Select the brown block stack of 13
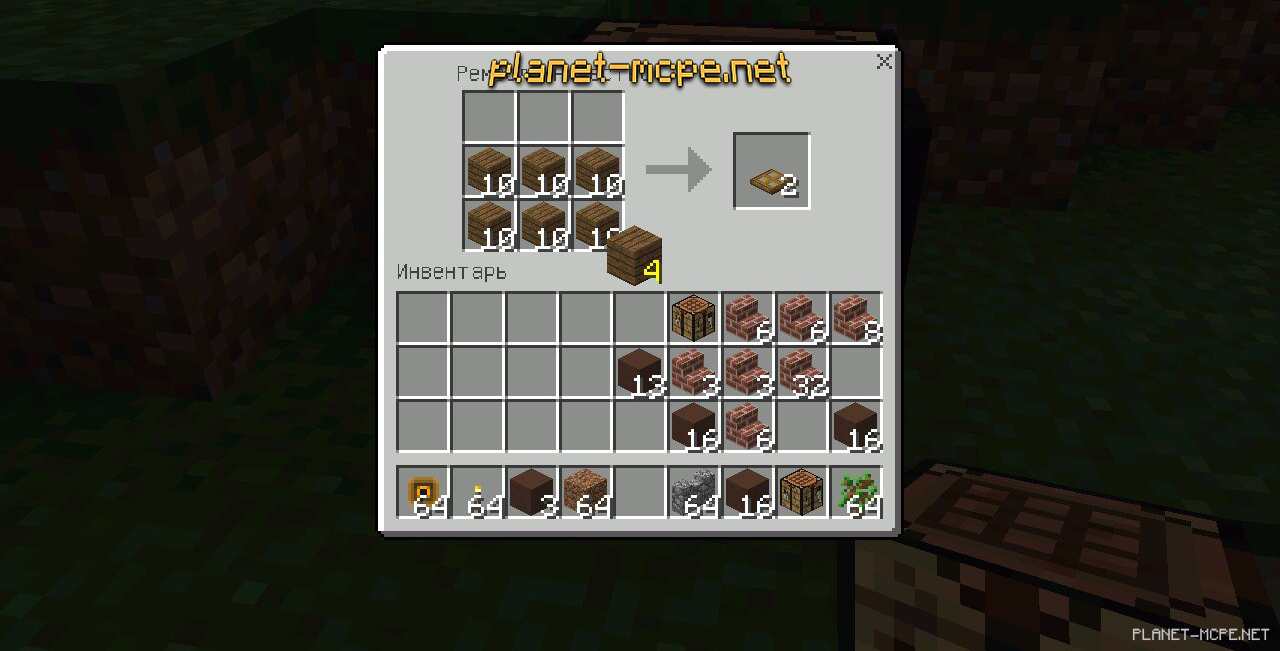Viewport: 1280px width, 651px height. 639,372
